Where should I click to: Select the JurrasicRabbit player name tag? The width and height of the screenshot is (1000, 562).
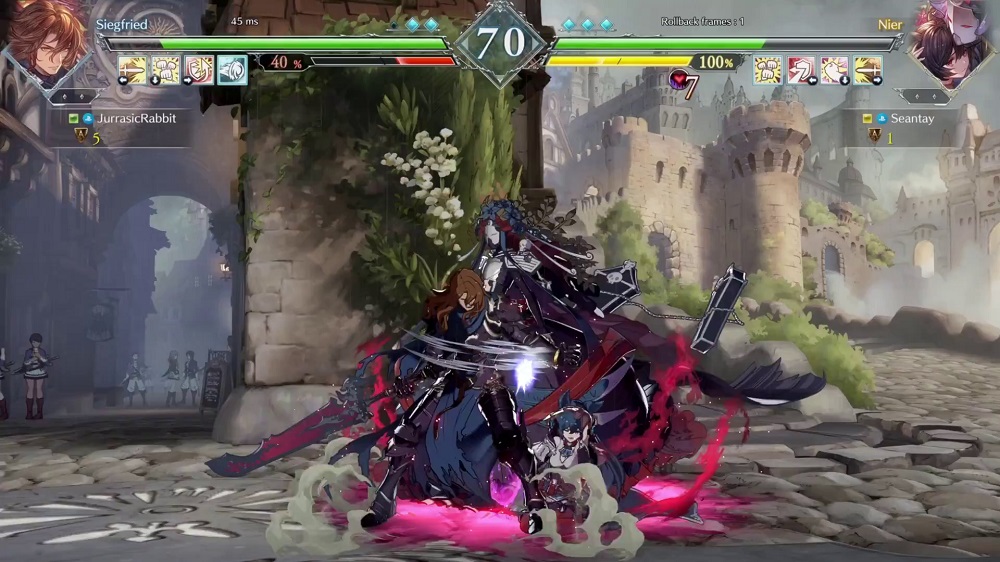point(136,118)
